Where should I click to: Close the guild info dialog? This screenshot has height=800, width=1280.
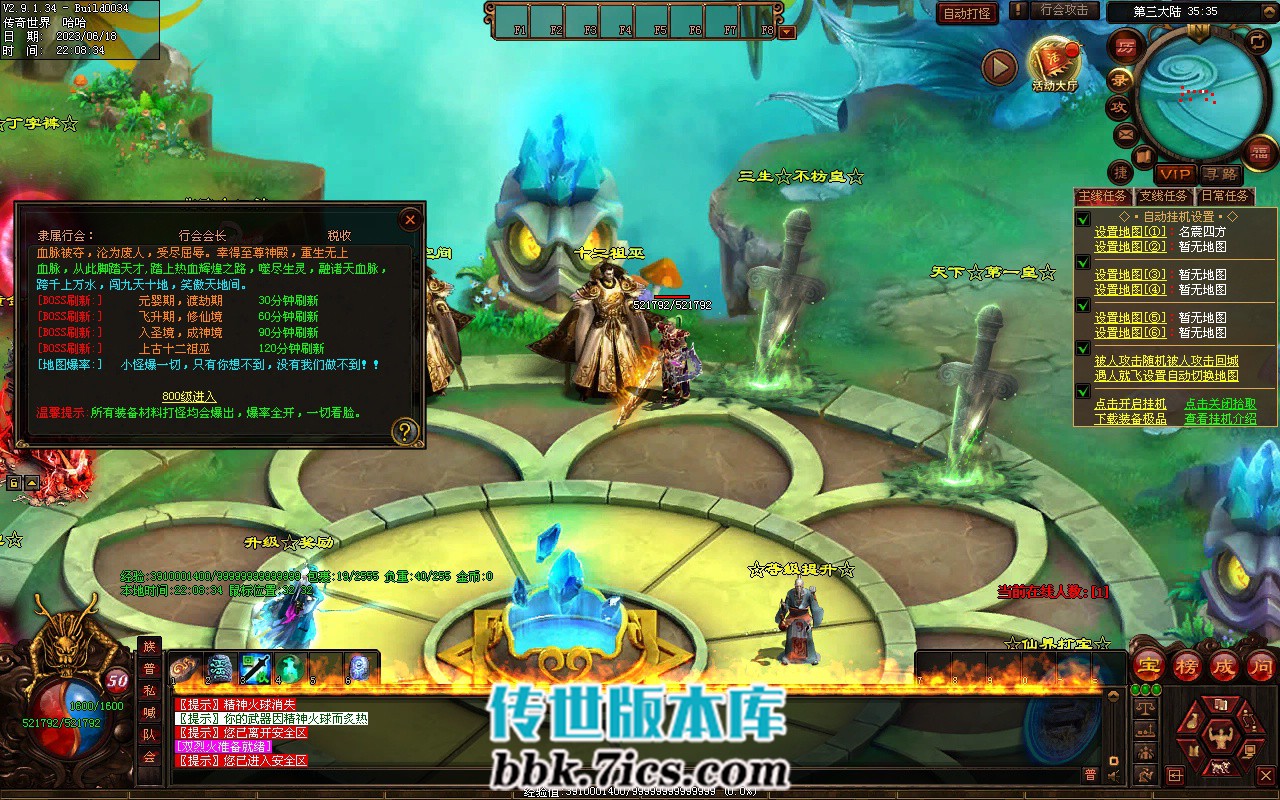click(410, 219)
